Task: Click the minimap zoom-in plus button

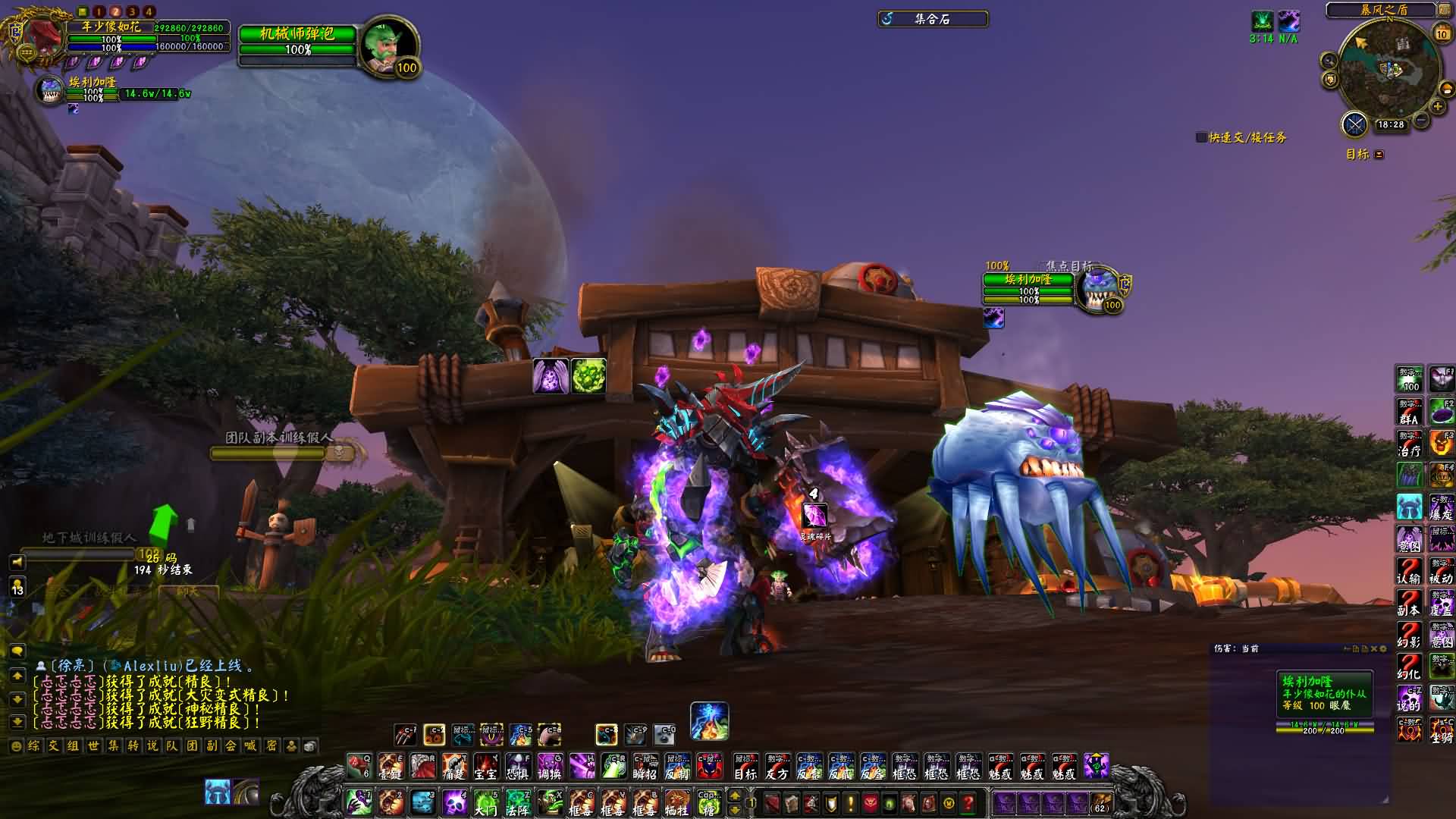Action: click(1438, 107)
